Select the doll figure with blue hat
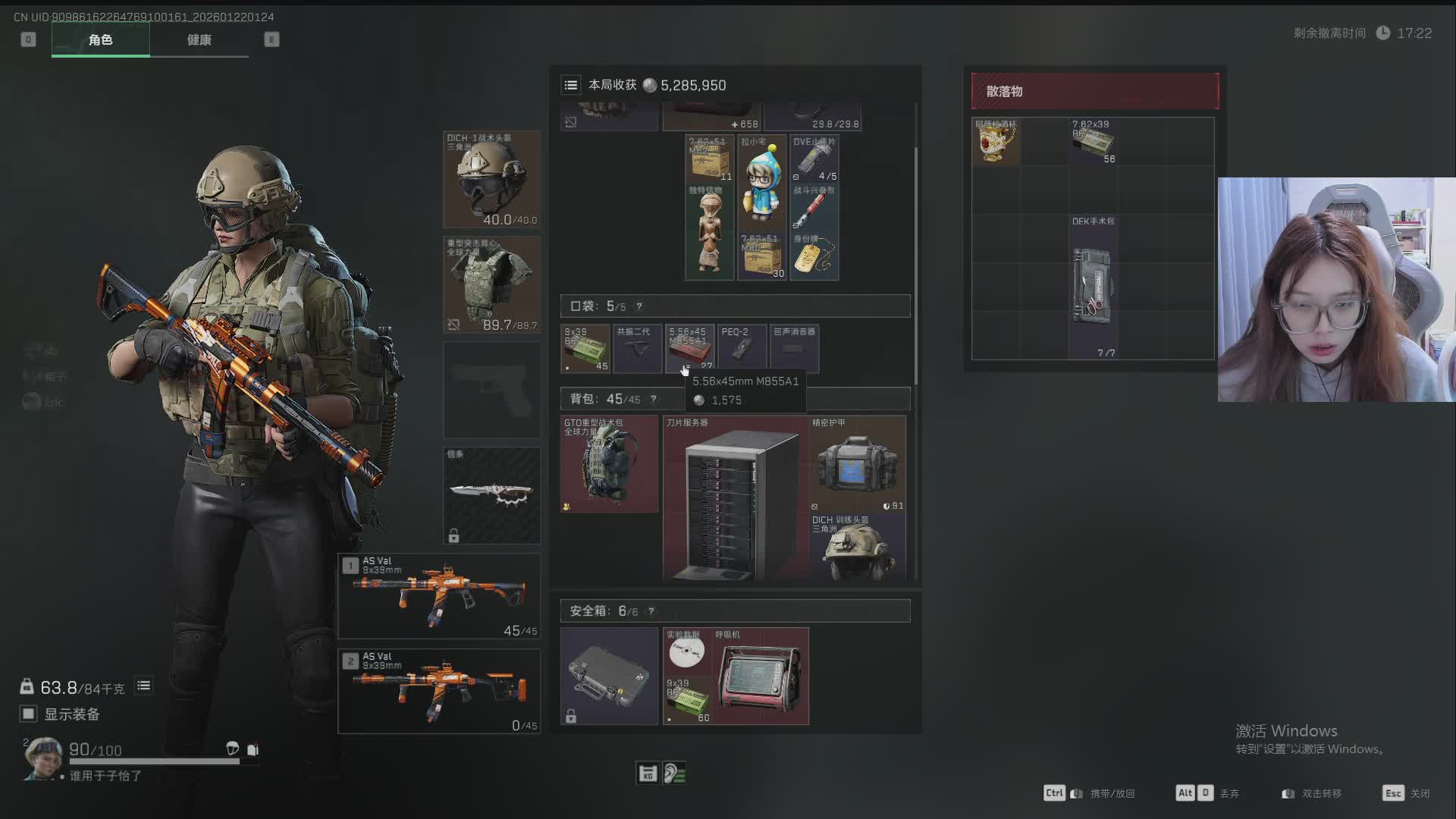1456x819 pixels. [761, 182]
